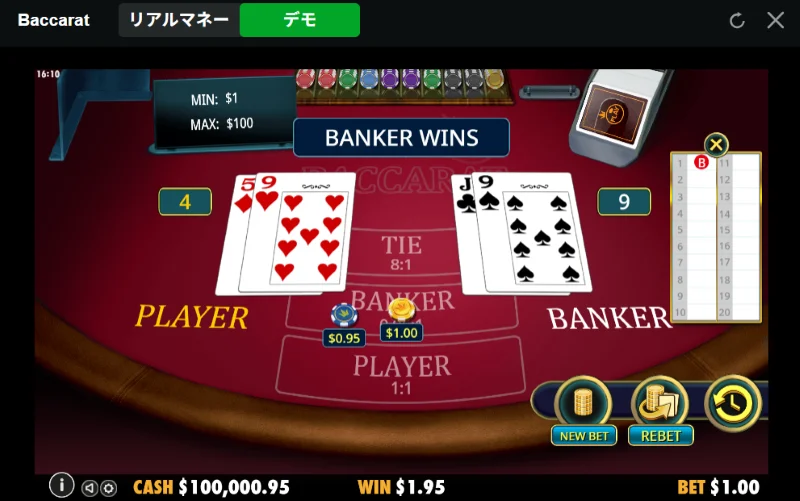Close the Baccarat game window

pyautogui.click(x=775, y=20)
